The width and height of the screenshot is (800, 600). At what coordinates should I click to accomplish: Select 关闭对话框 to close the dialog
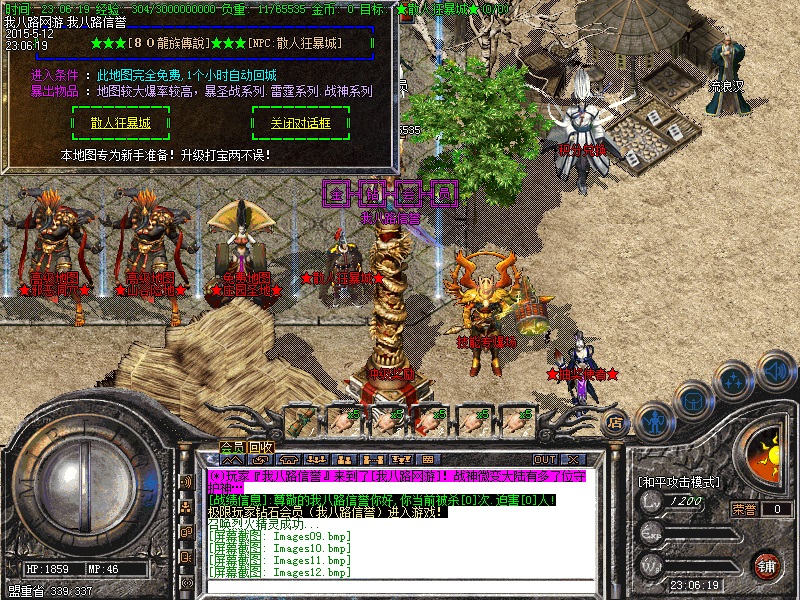pos(300,123)
